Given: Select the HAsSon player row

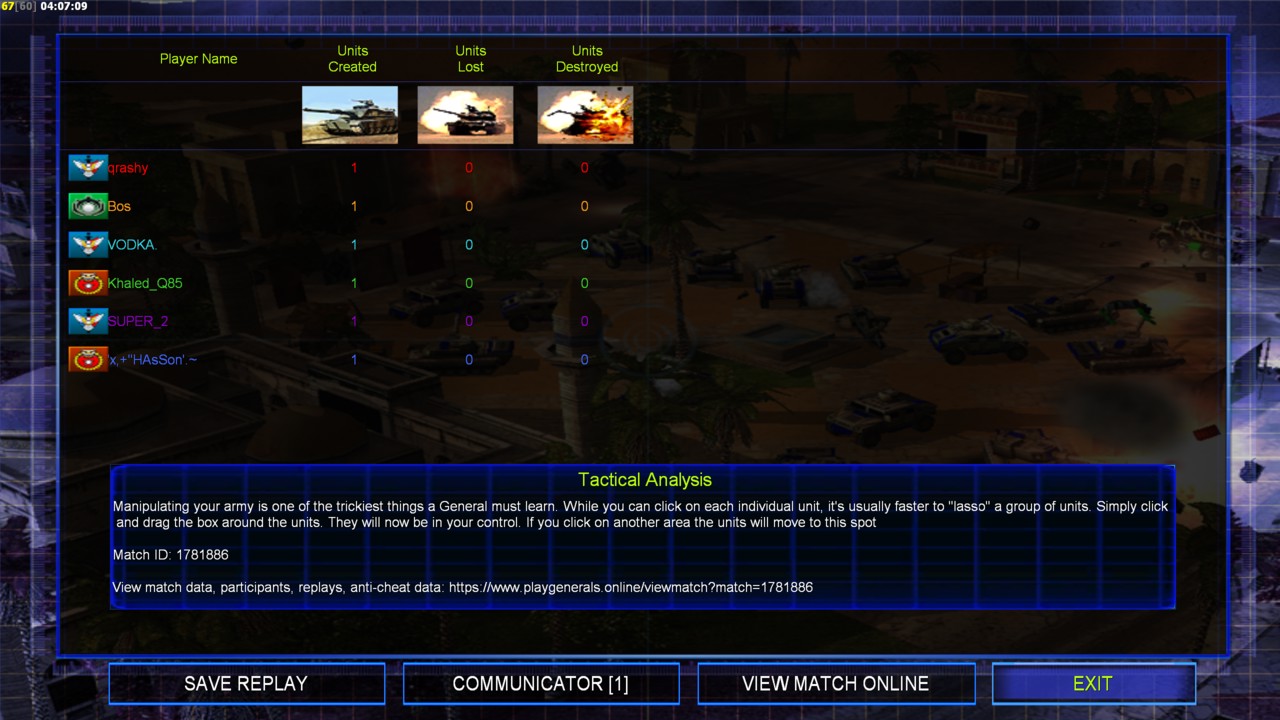Looking at the screenshot, I should pos(152,359).
